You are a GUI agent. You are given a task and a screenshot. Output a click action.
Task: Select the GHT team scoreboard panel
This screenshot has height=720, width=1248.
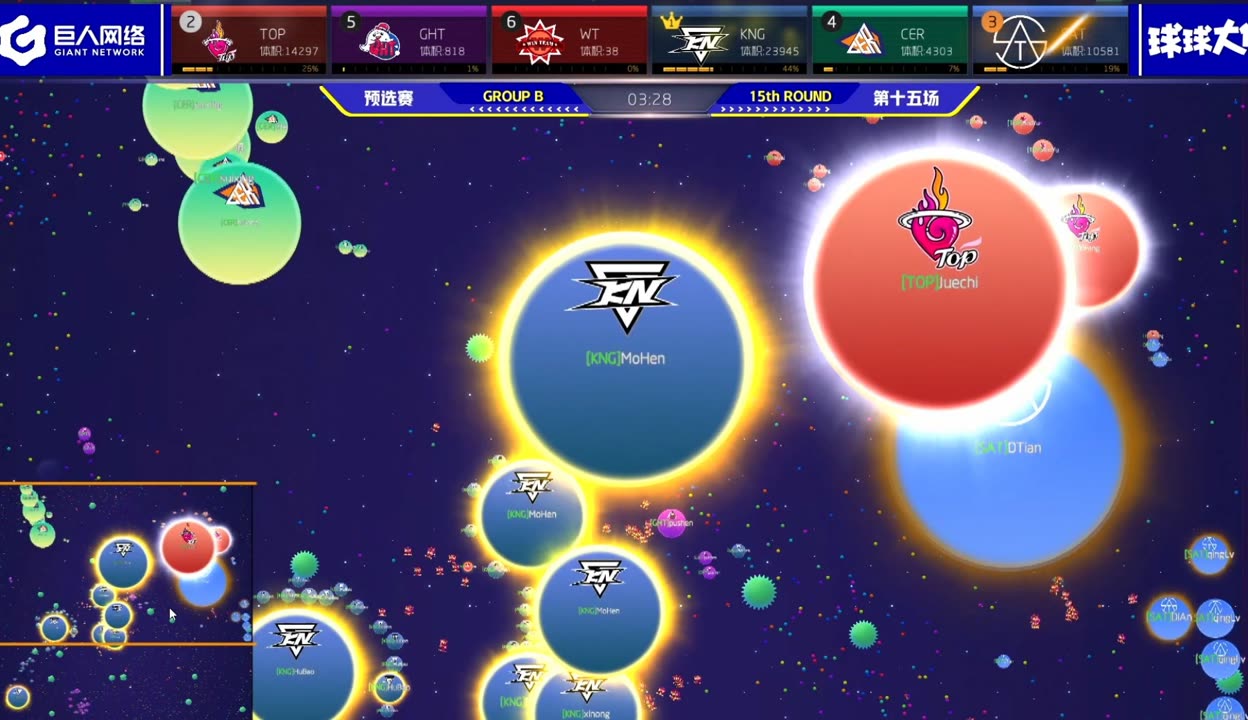click(x=409, y=40)
